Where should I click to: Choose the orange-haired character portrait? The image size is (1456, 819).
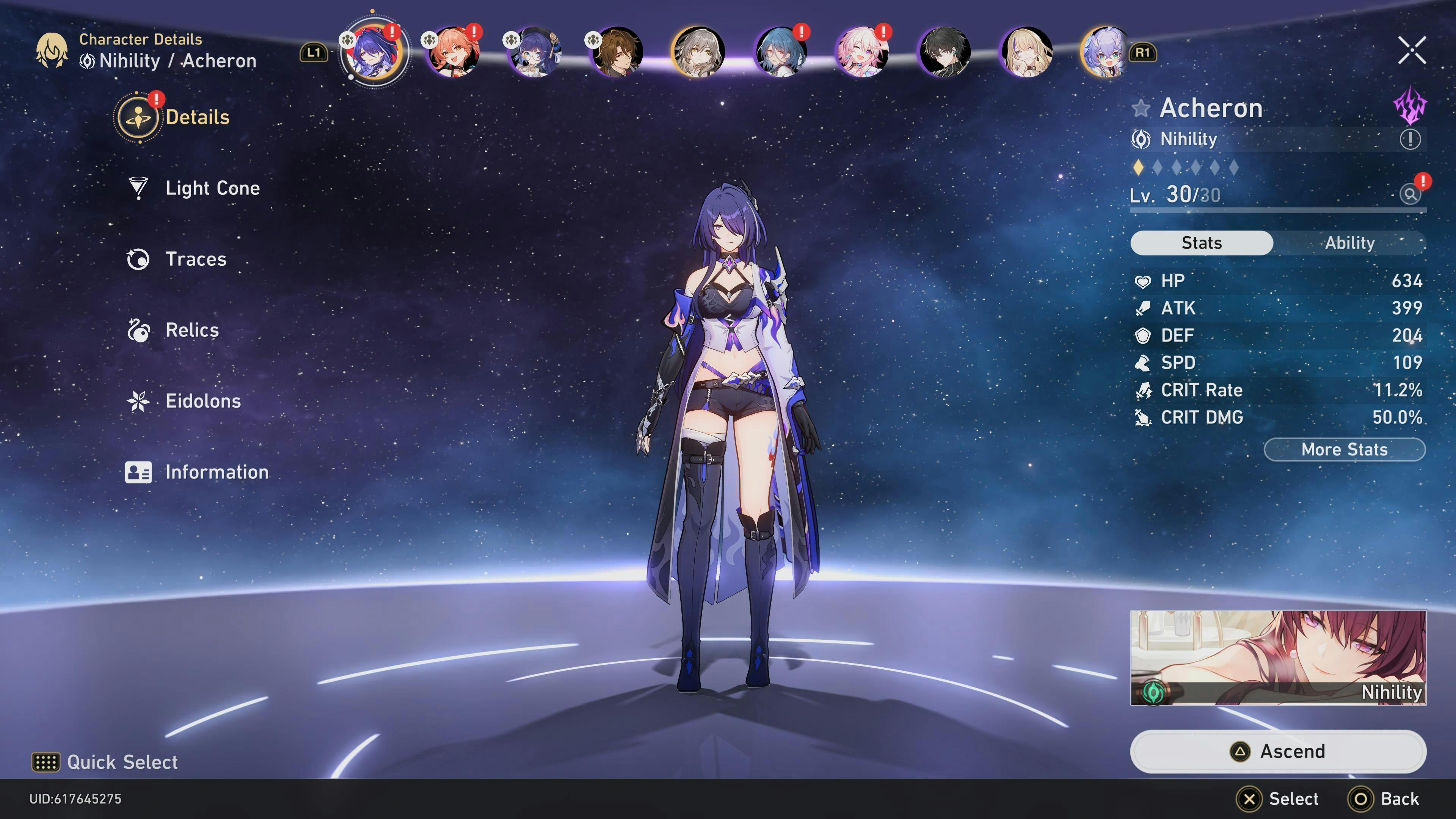453,52
